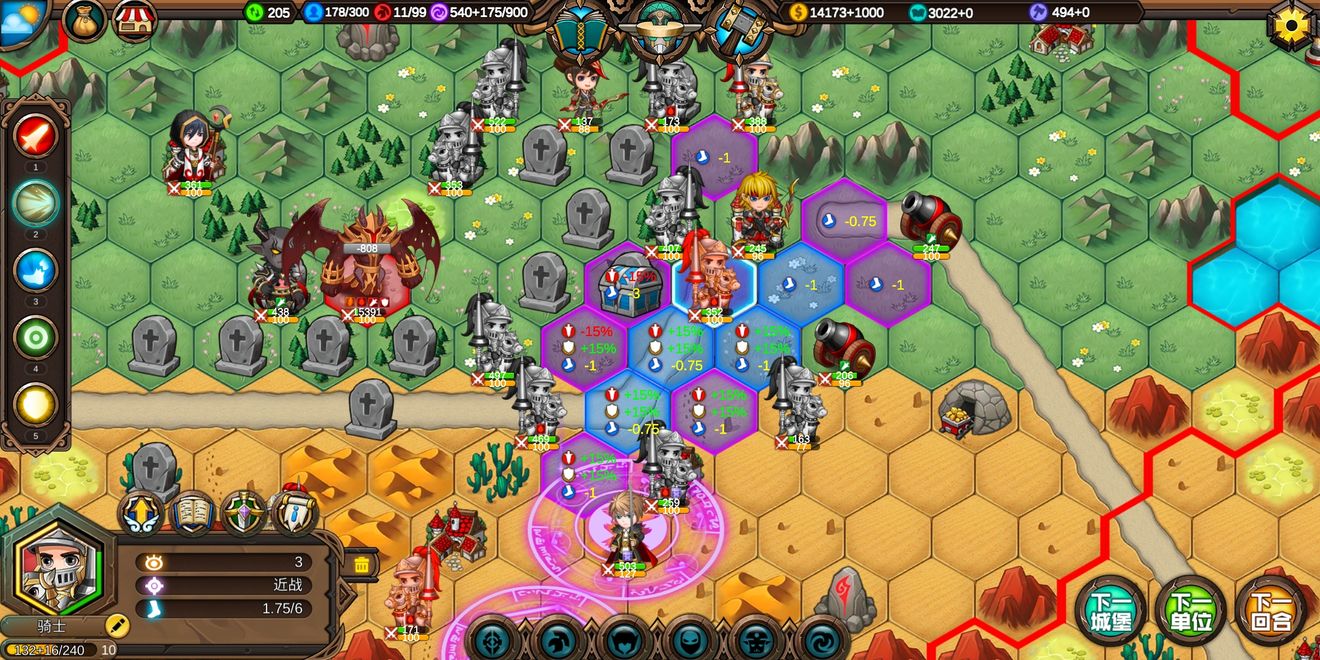Open the market stall shop
The image size is (1320, 660).
[135, 21]
